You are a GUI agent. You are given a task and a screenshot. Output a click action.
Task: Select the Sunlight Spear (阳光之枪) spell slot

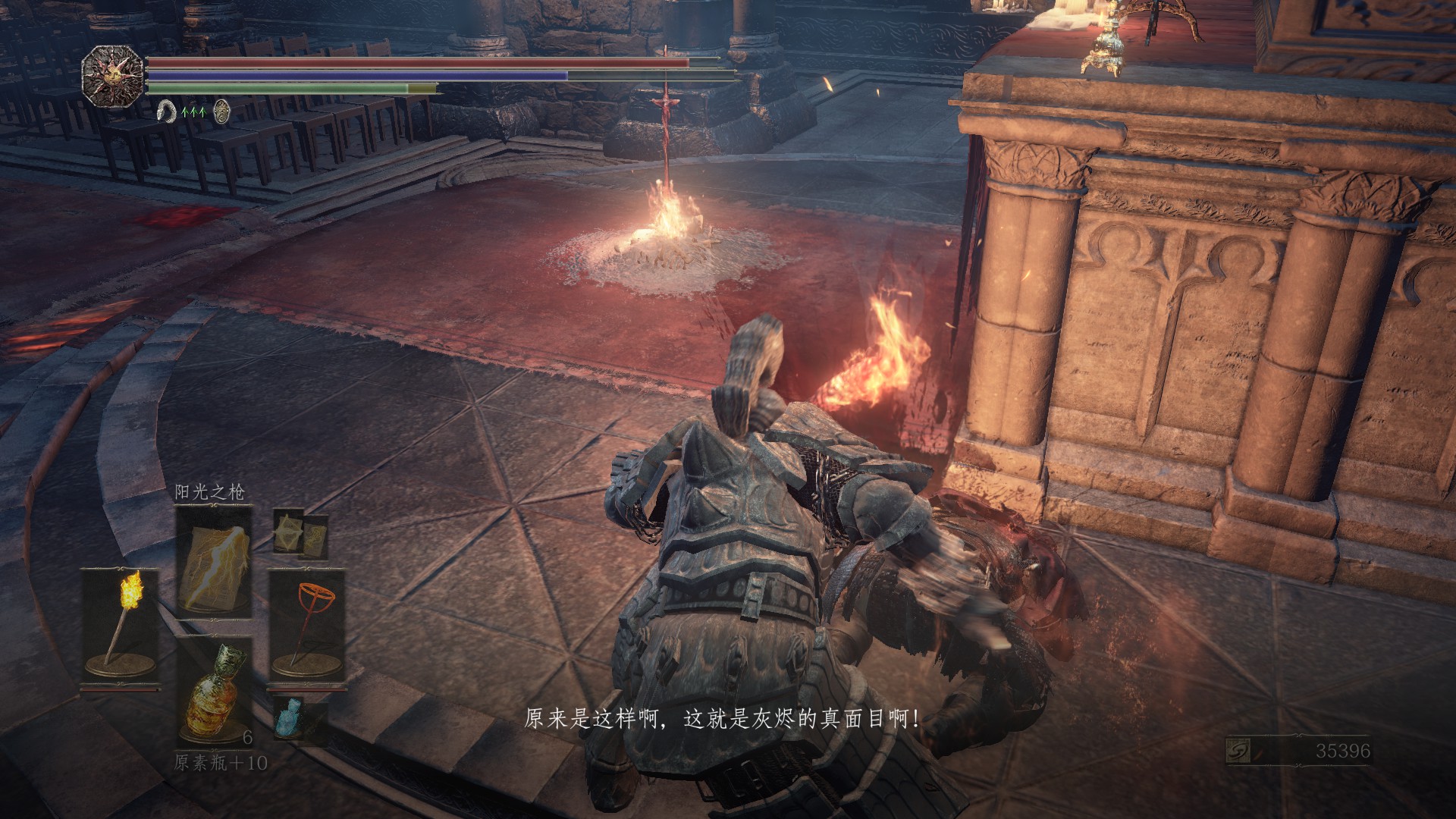[x=214, y=560]
